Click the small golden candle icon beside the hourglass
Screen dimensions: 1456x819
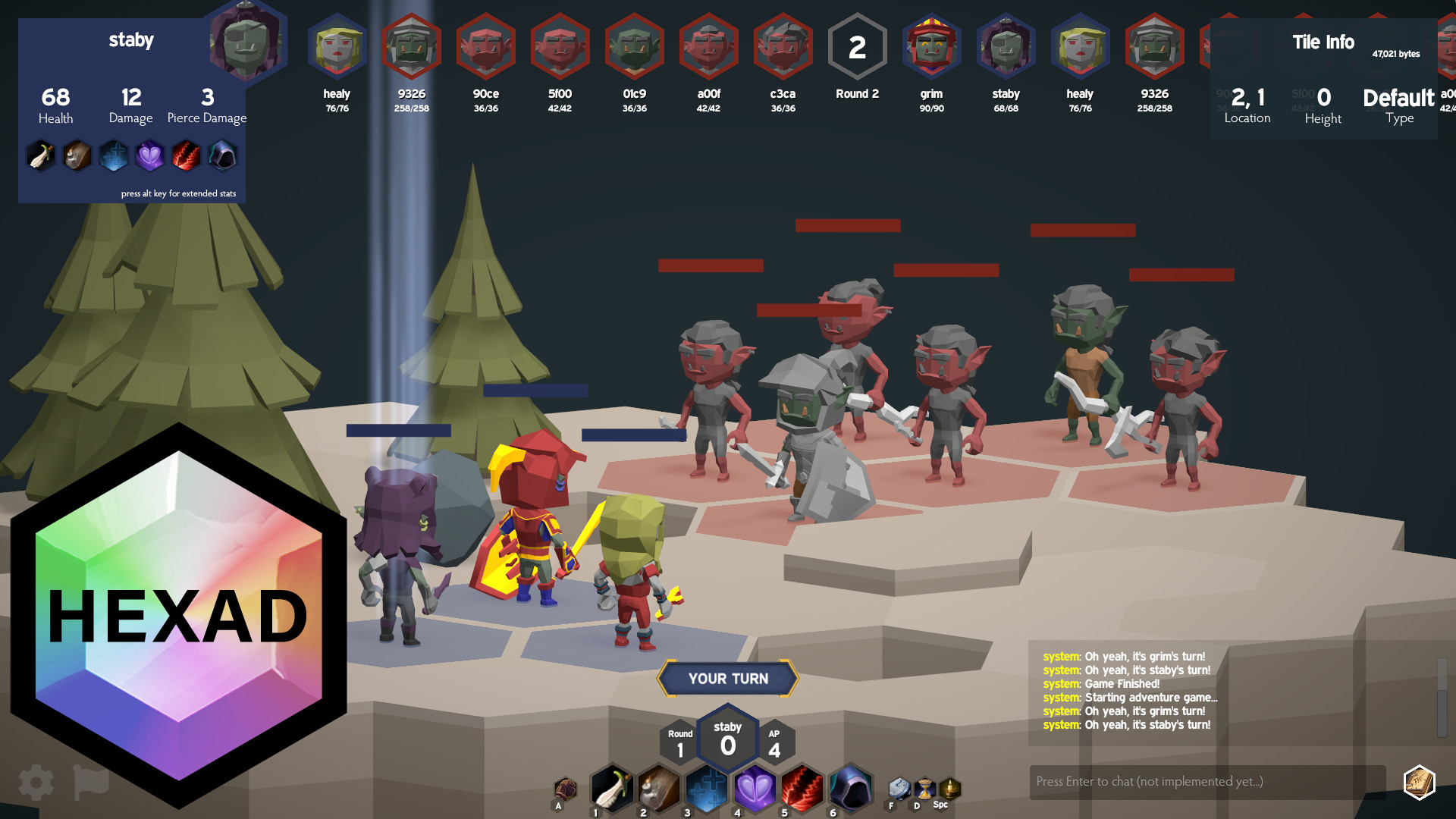point(949,789)
